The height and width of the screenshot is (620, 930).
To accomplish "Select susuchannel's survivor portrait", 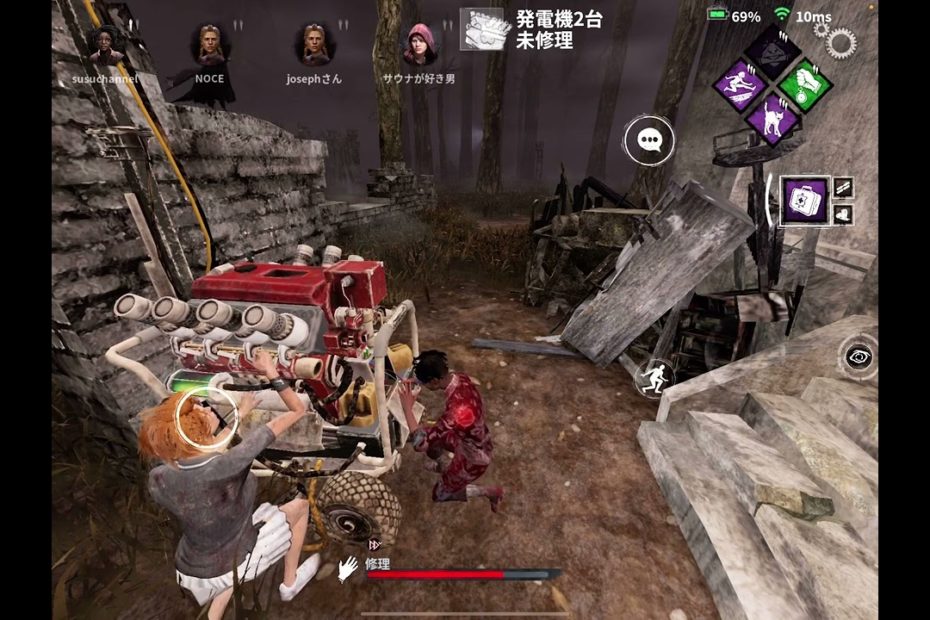I will coord(105,45).
